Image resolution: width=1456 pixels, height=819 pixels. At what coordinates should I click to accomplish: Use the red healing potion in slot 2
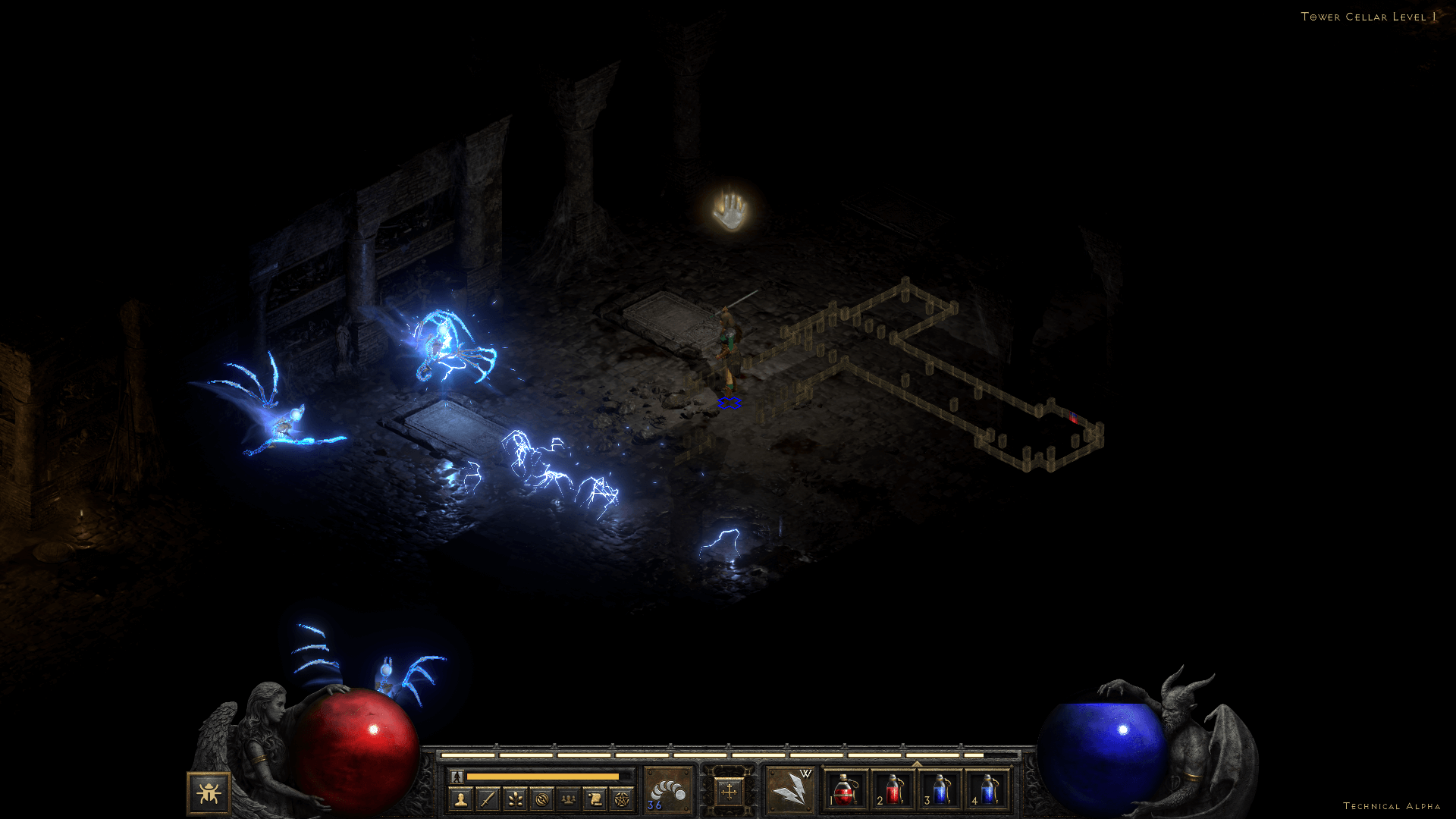(x=893, y=790)
